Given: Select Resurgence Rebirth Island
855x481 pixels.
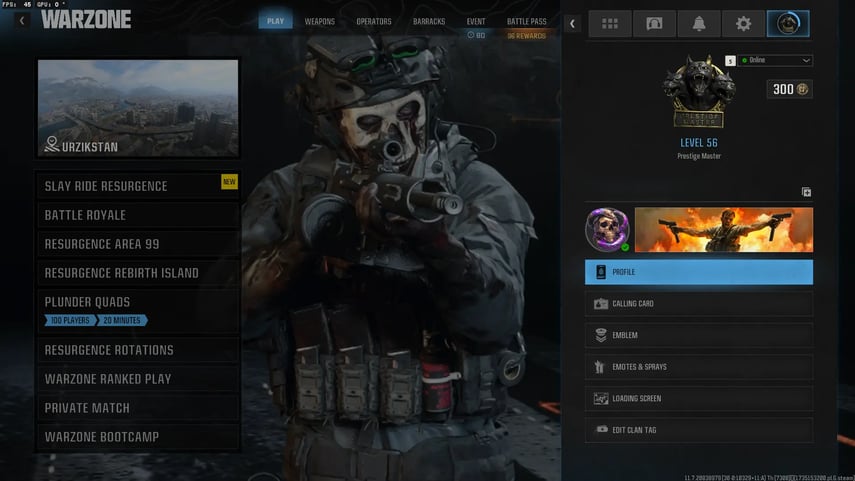Looking at the screenshot, I should 138,273.
